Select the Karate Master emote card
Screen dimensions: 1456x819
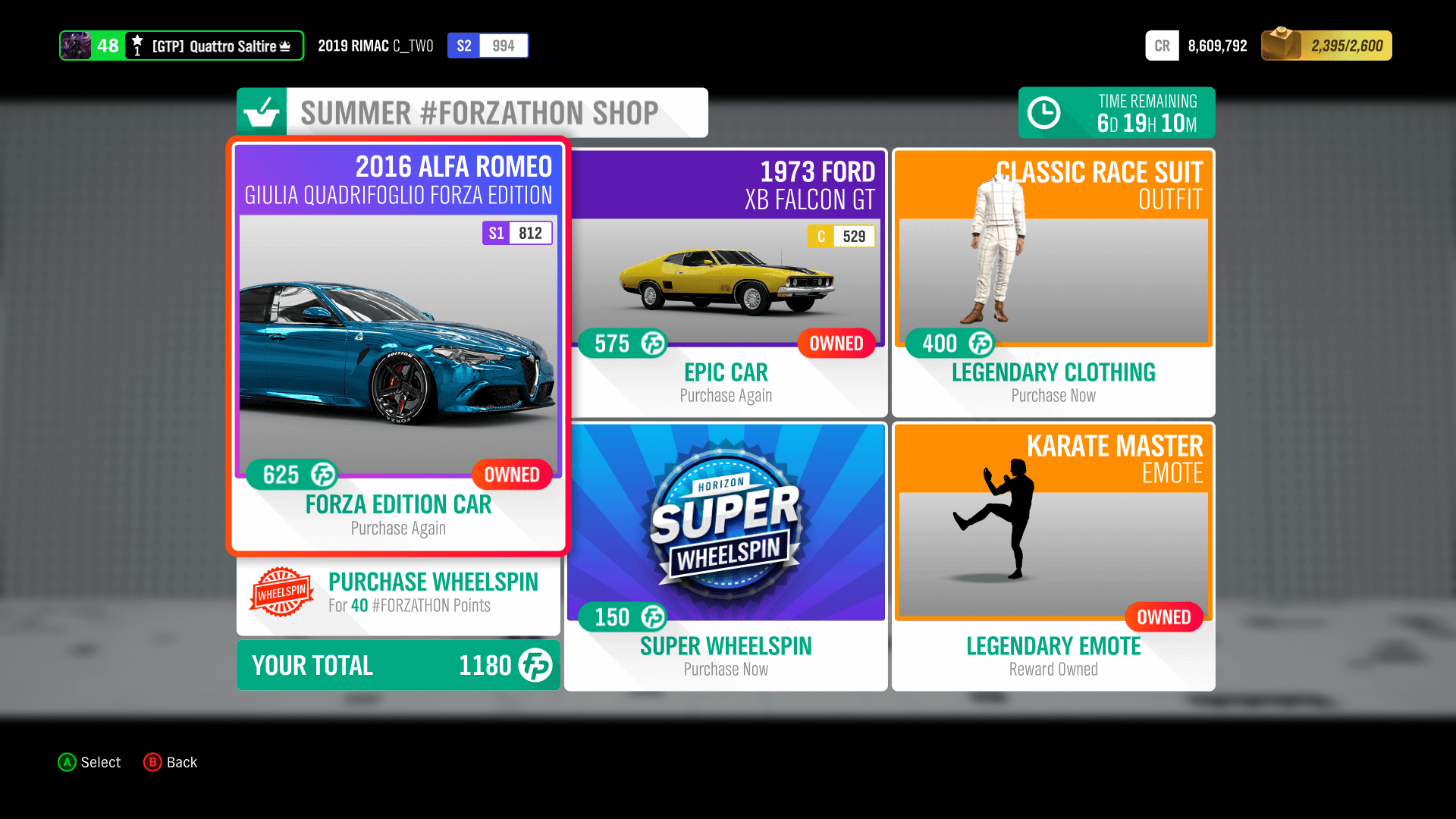click(1053, 554)
